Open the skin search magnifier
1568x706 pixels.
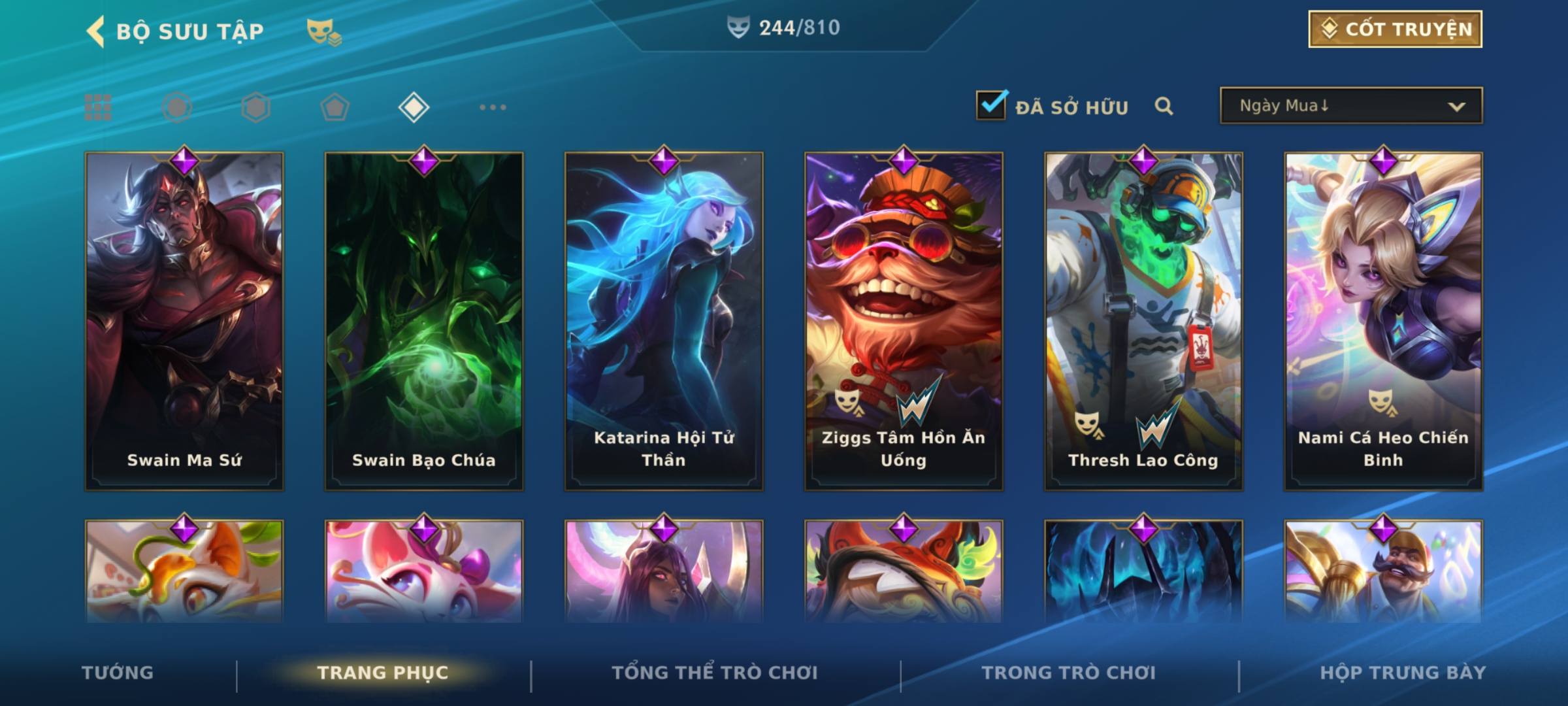click(1164, 106)
